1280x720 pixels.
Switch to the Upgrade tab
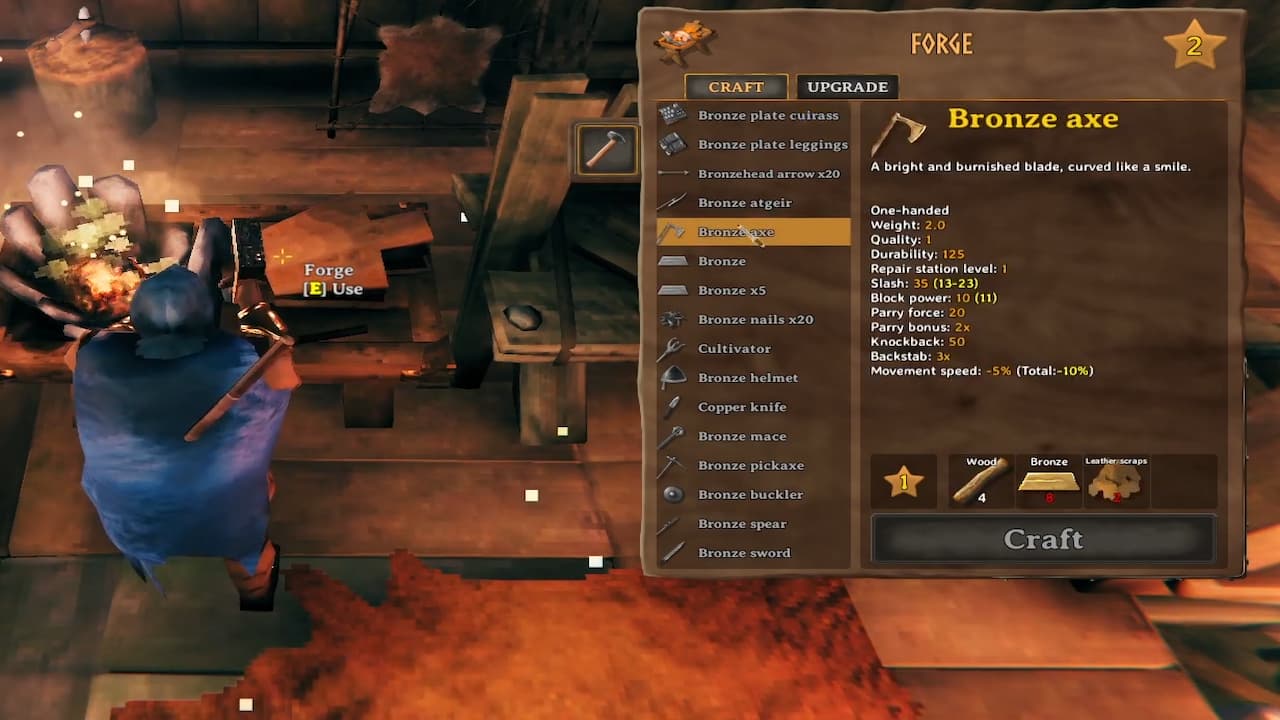coord(846,87)
